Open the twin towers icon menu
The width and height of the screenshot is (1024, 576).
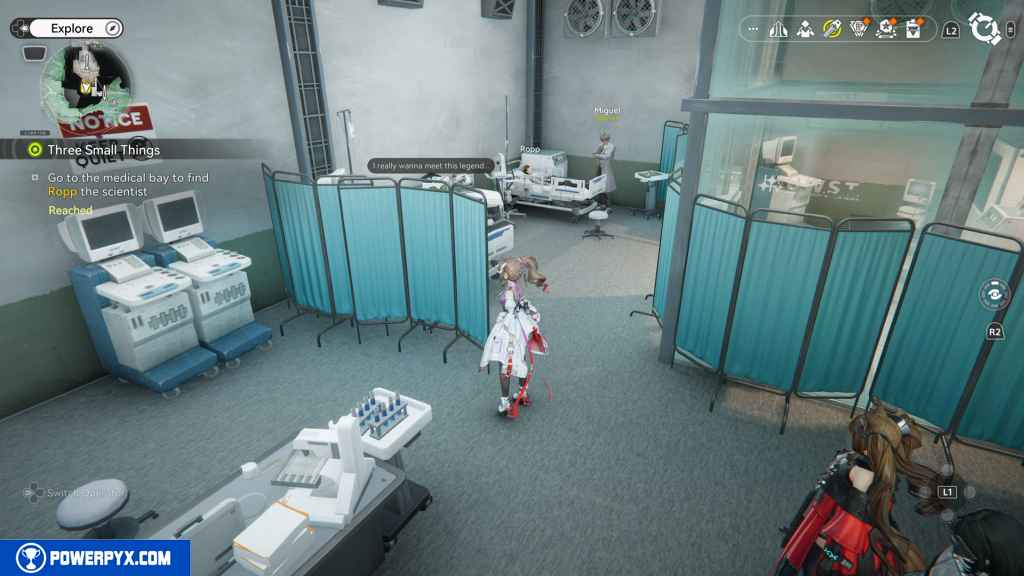coord(779,29)
